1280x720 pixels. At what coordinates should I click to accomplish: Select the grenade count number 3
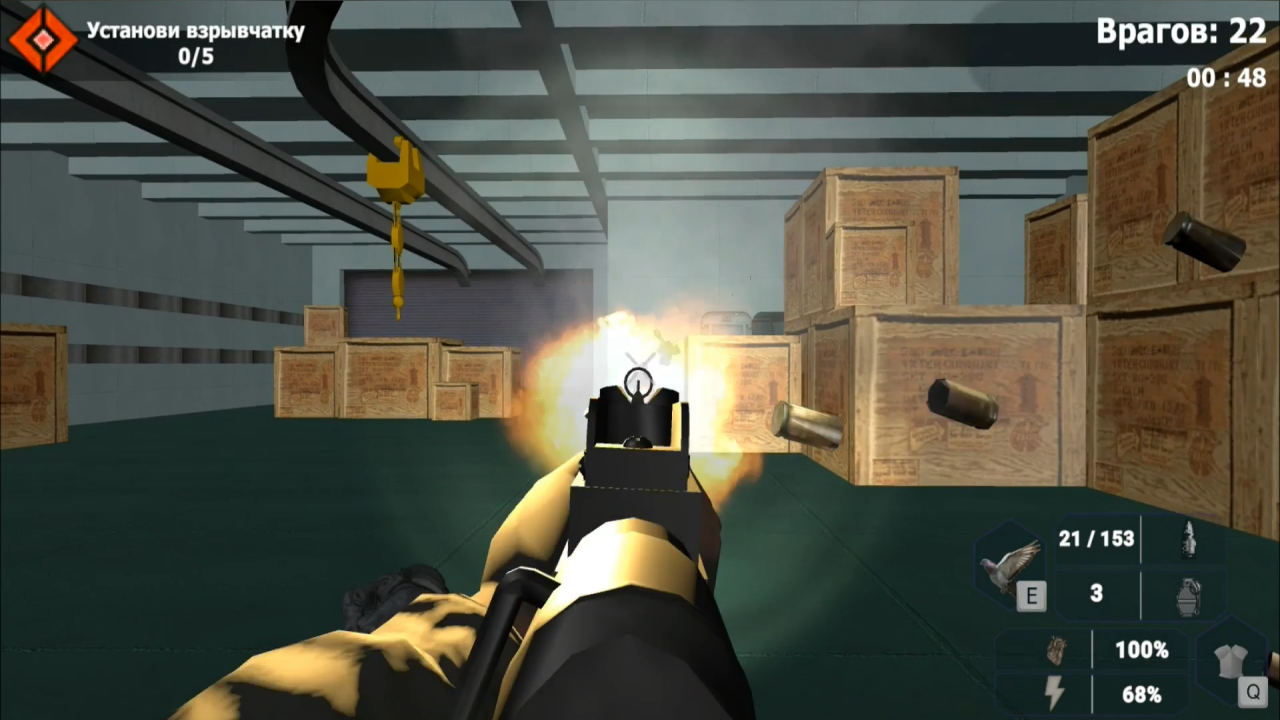[1096, 593]
